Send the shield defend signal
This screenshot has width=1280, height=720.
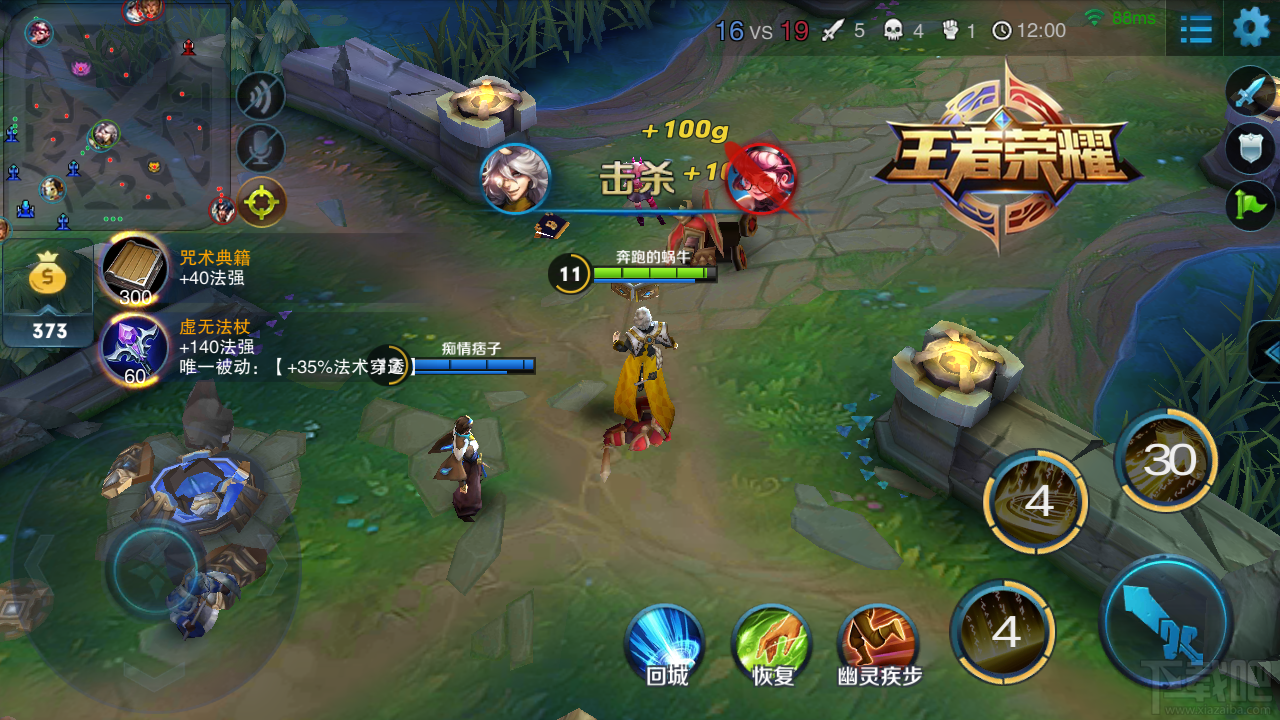coord(1251,150)
